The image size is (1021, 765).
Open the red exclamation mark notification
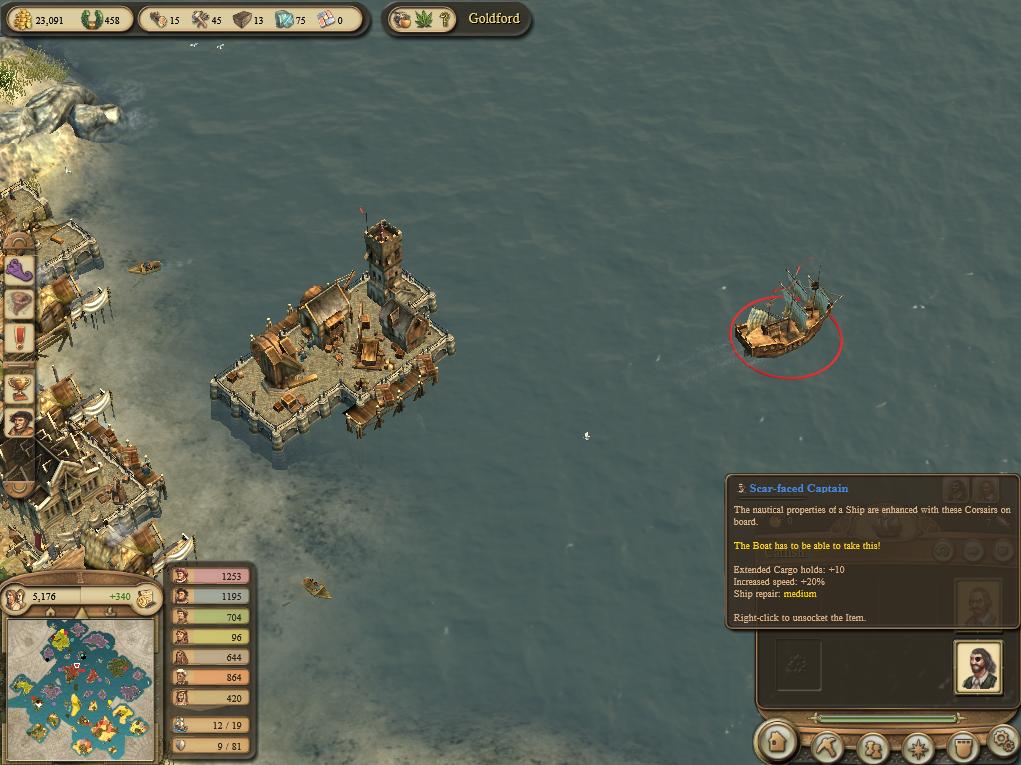click(x=19, y=337)
